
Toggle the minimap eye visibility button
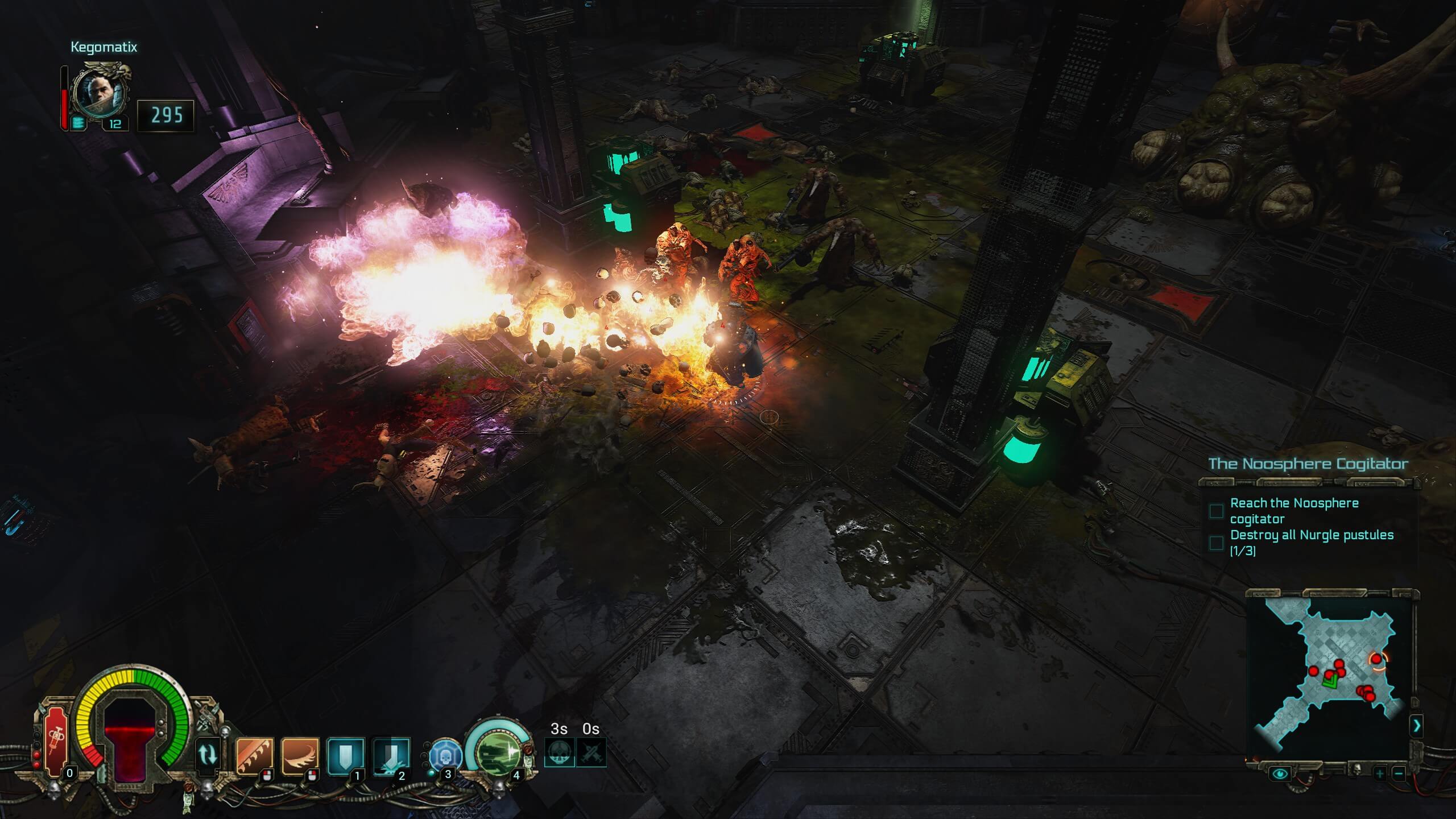[x=1280, y=773]
